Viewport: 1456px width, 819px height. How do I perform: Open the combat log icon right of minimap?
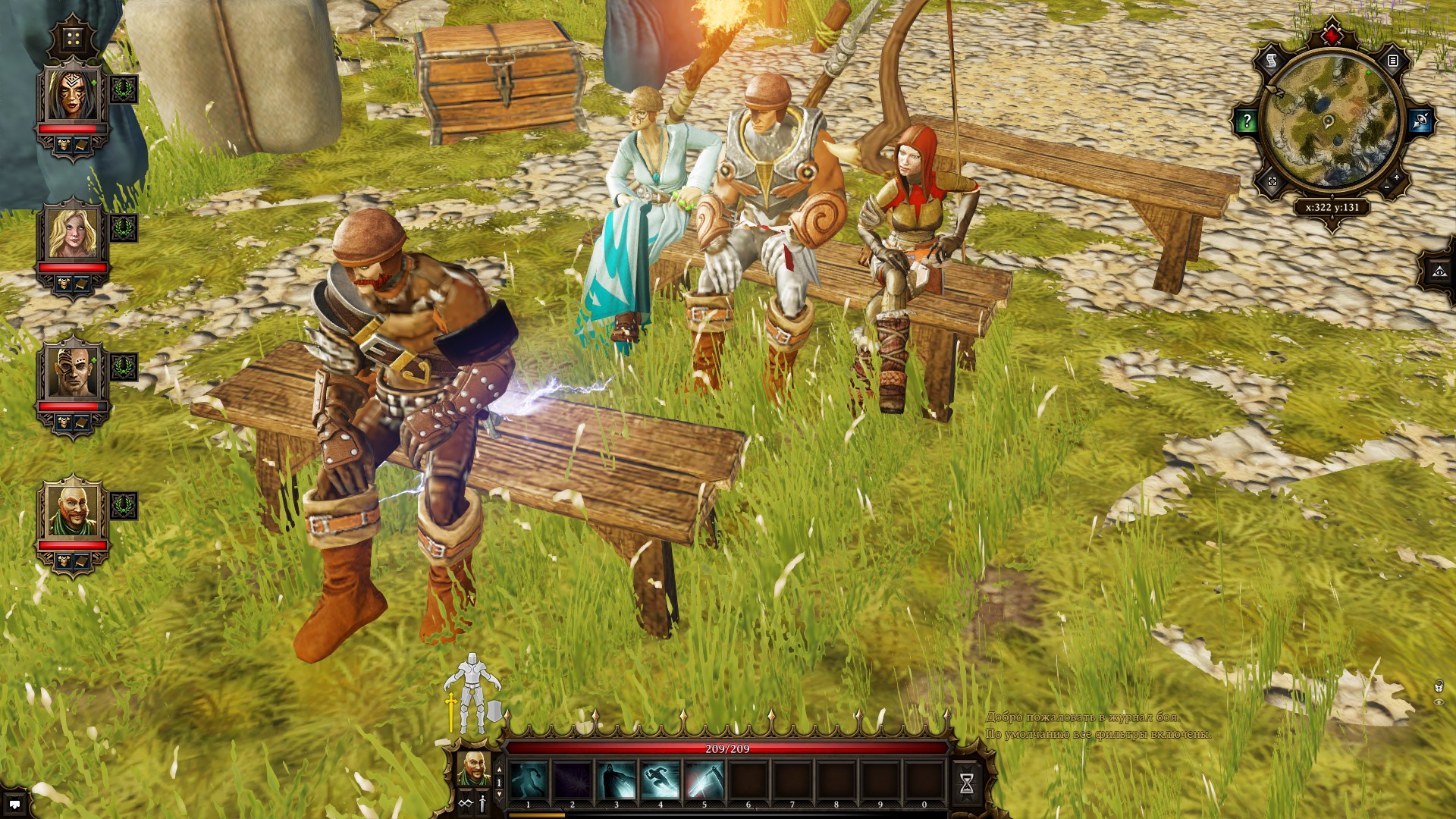(1393, 61)
